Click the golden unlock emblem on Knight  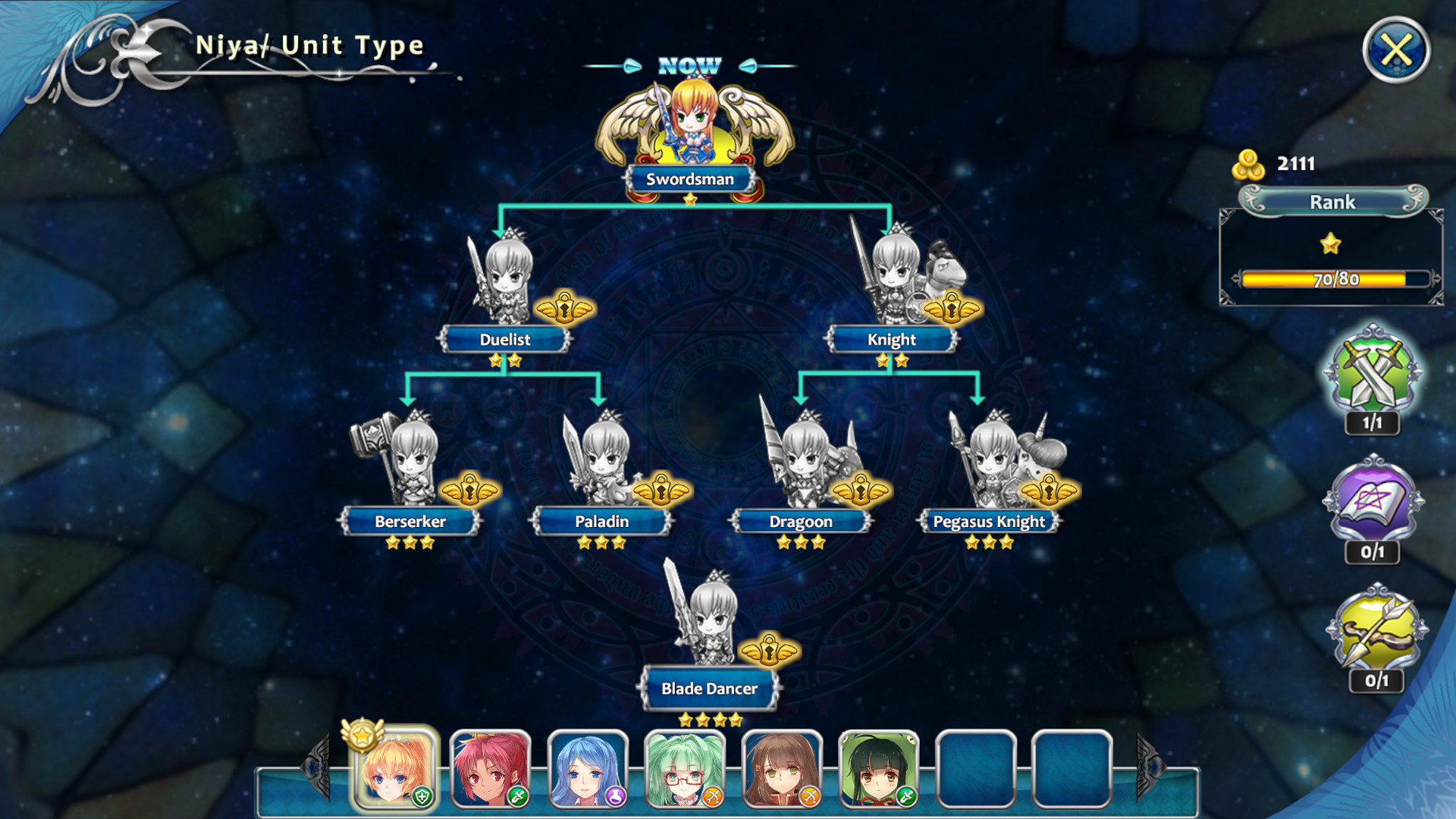click(x=950, y=308)
